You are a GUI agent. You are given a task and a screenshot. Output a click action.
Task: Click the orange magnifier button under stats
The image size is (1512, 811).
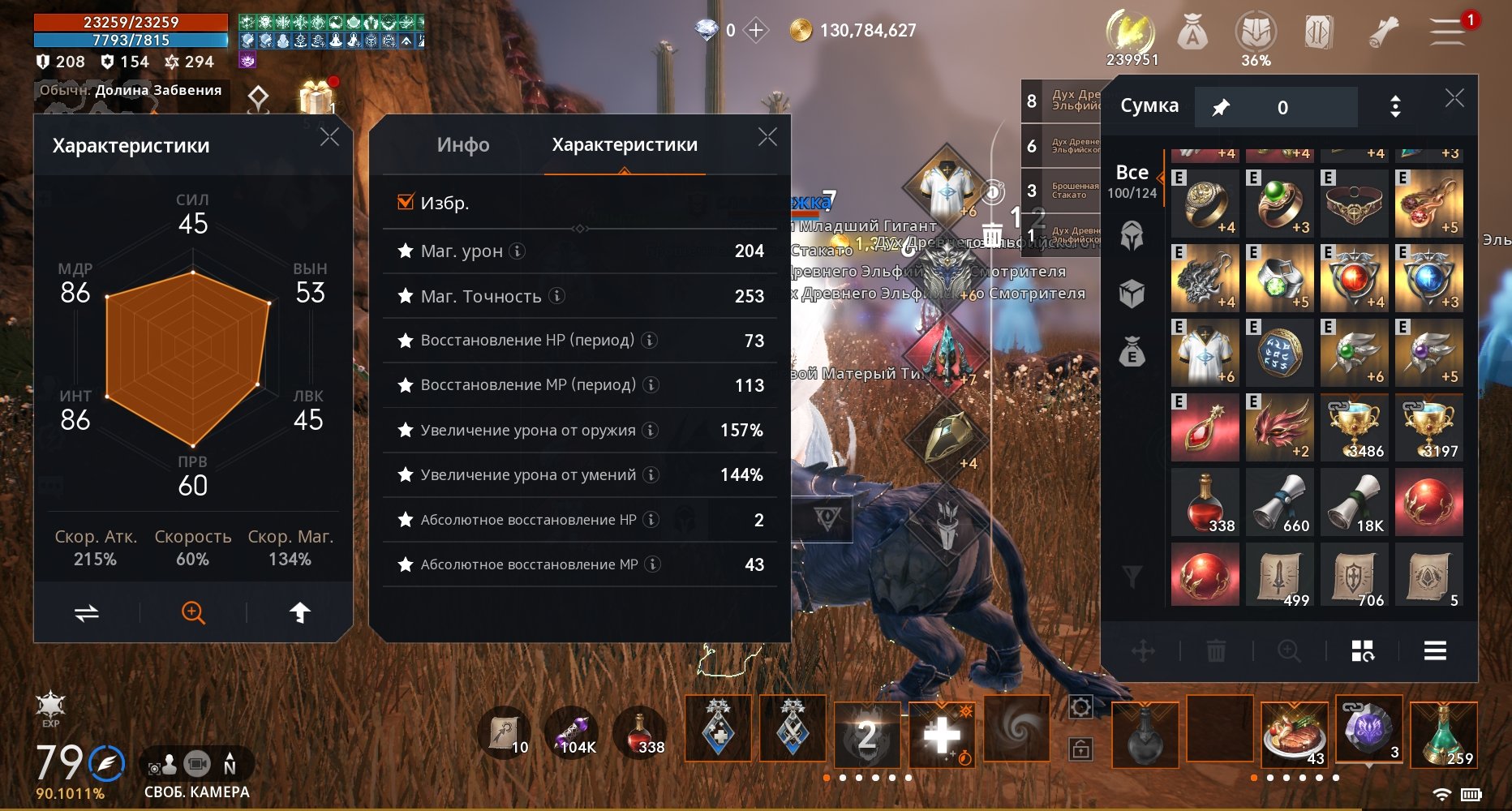coord(193,612)
